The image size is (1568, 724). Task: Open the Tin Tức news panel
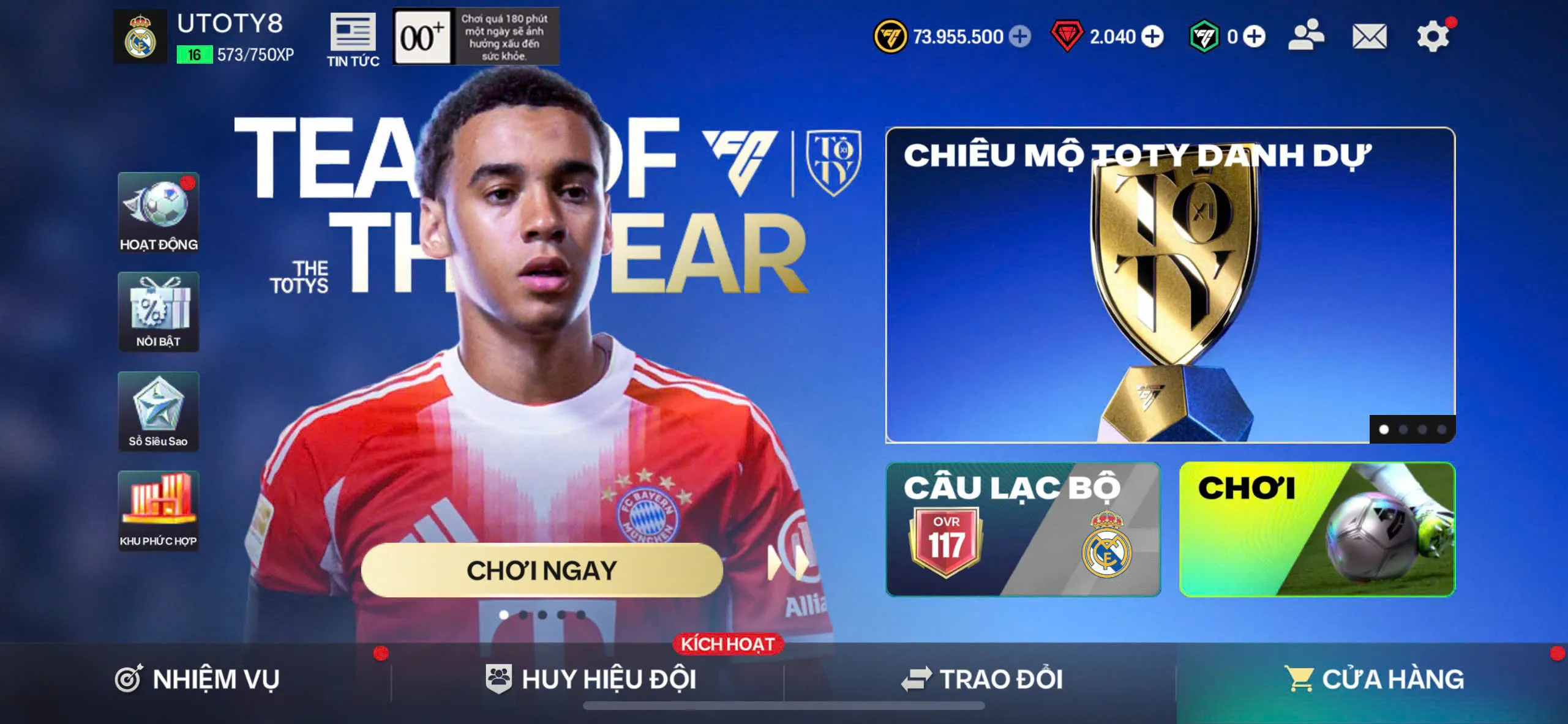tap(353, 39)
